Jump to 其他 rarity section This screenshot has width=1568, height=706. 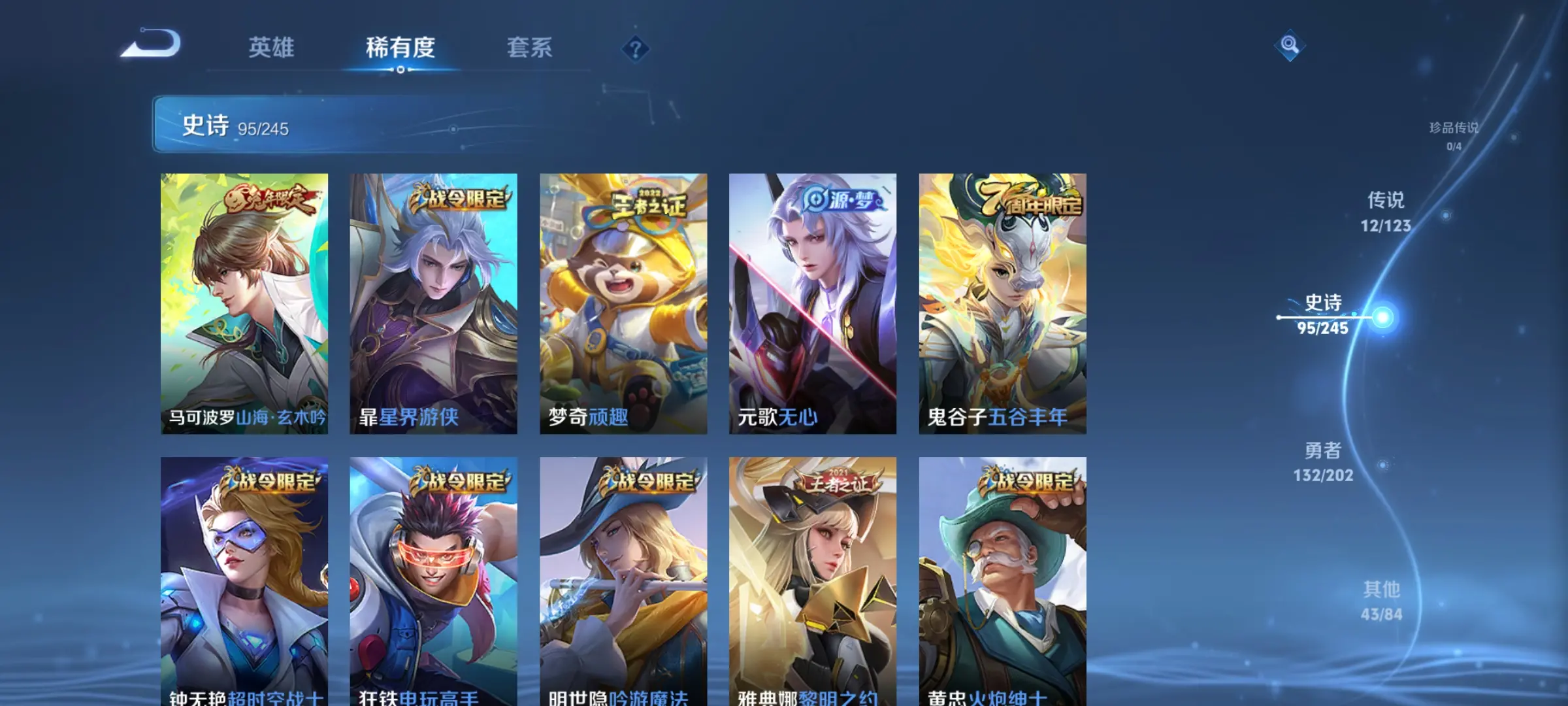(1381, 601)
